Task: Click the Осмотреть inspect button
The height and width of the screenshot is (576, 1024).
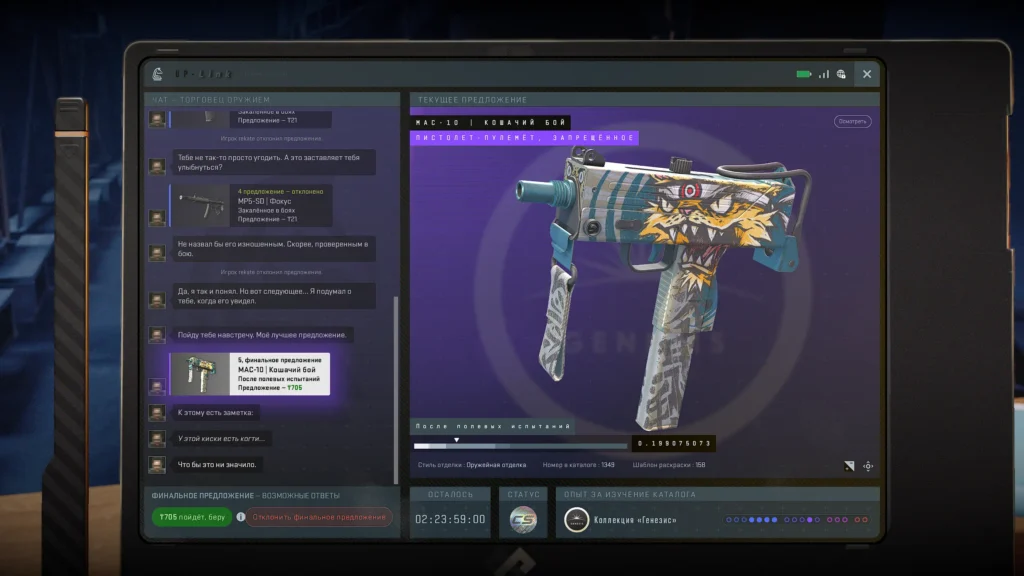Action: (852, 121)
